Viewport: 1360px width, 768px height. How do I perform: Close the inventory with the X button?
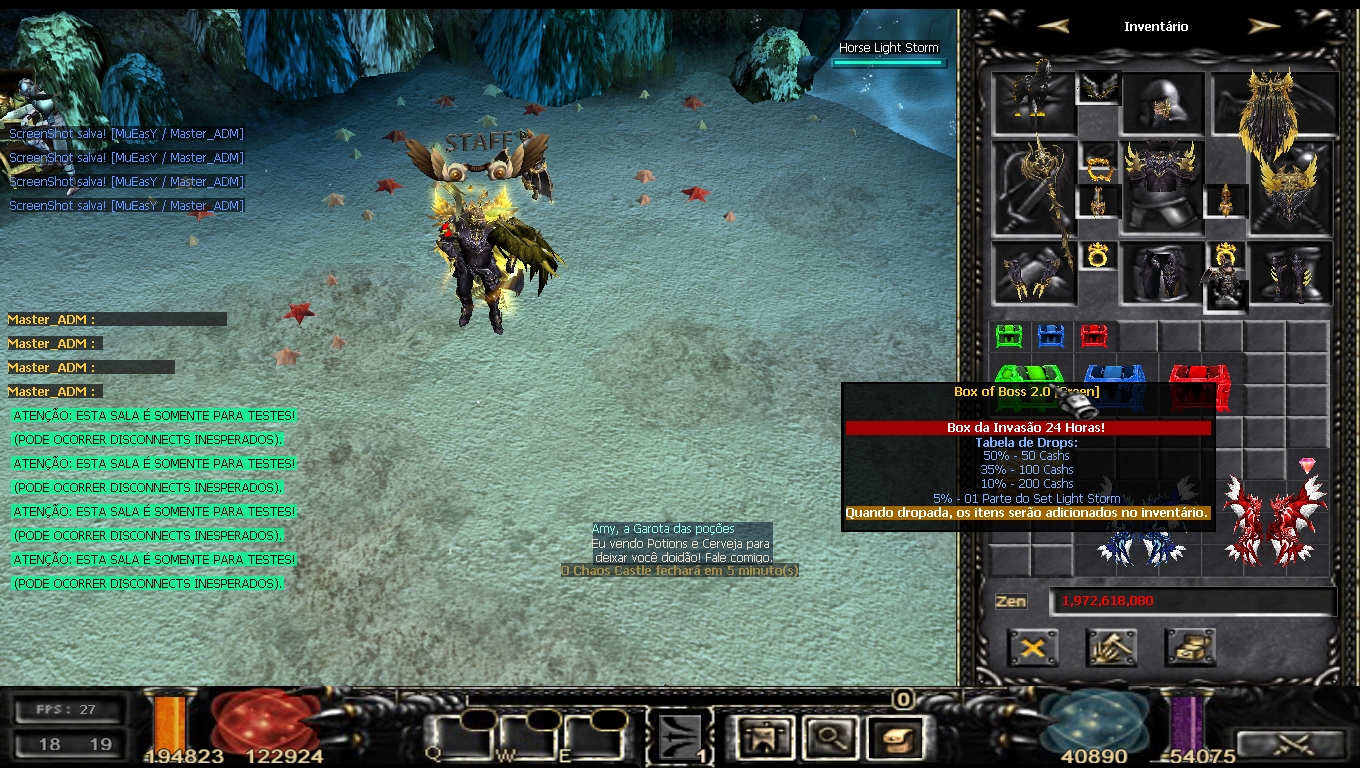[x=1033, y=648]
